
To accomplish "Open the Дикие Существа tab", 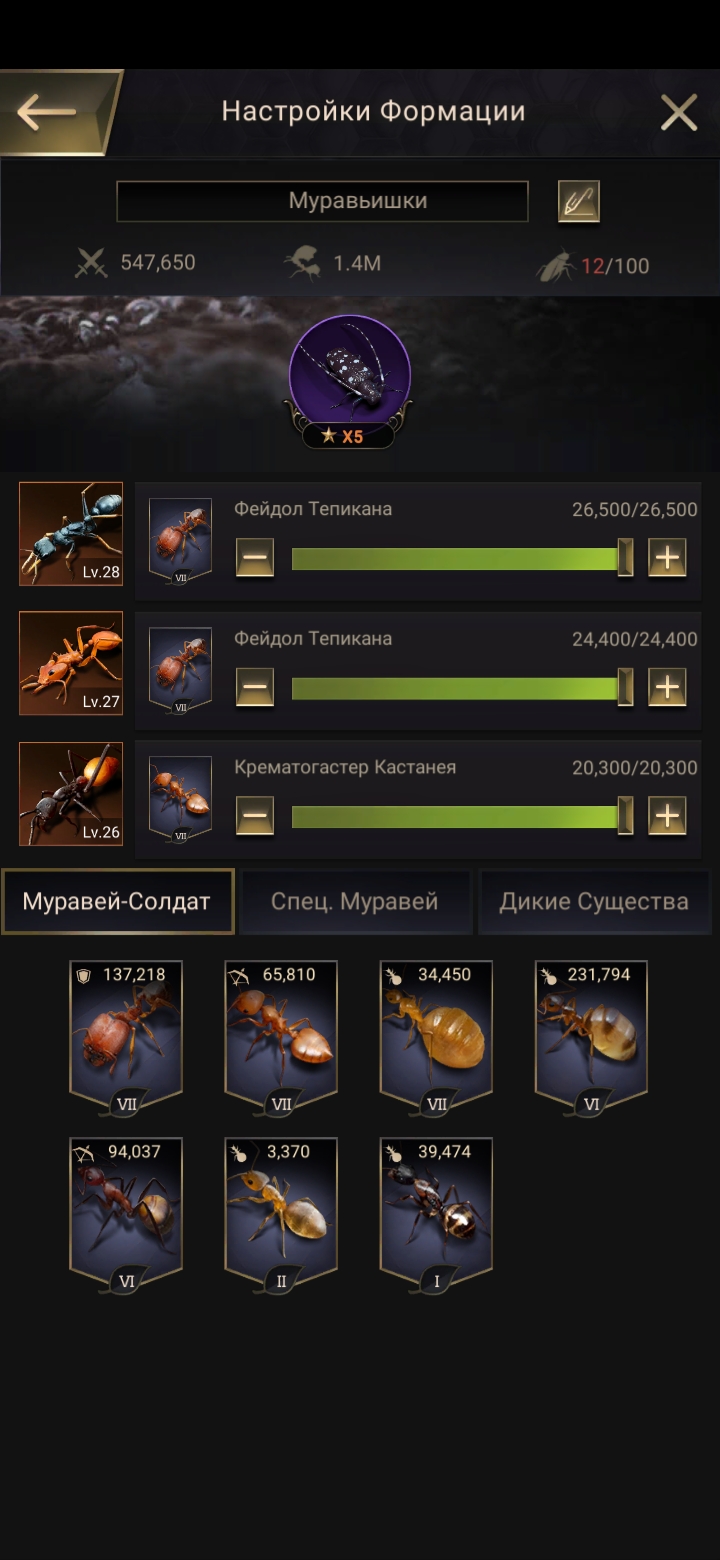I will click(x=594, y=901).
